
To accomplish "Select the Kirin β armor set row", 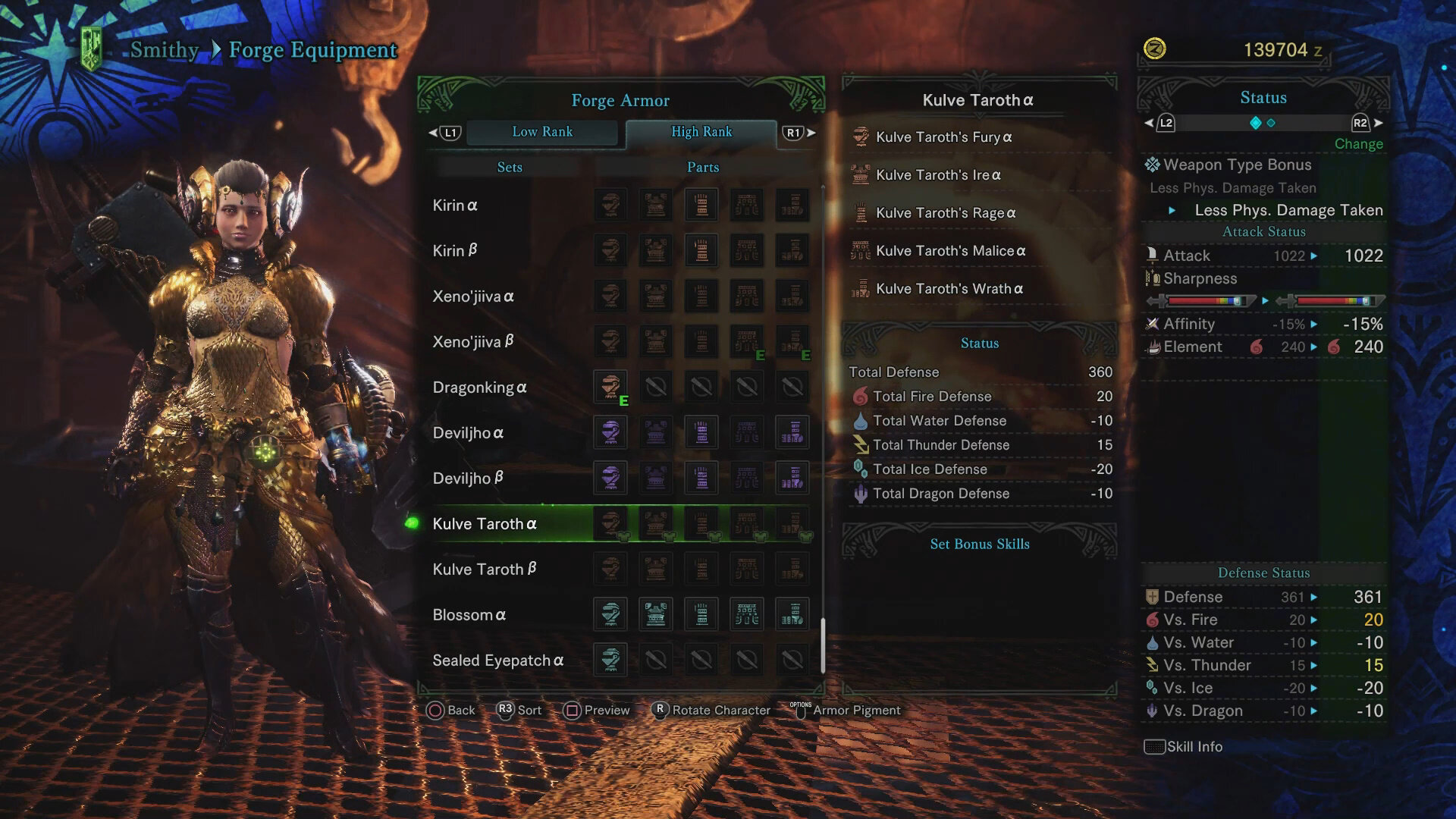I will tap(455, 250).
